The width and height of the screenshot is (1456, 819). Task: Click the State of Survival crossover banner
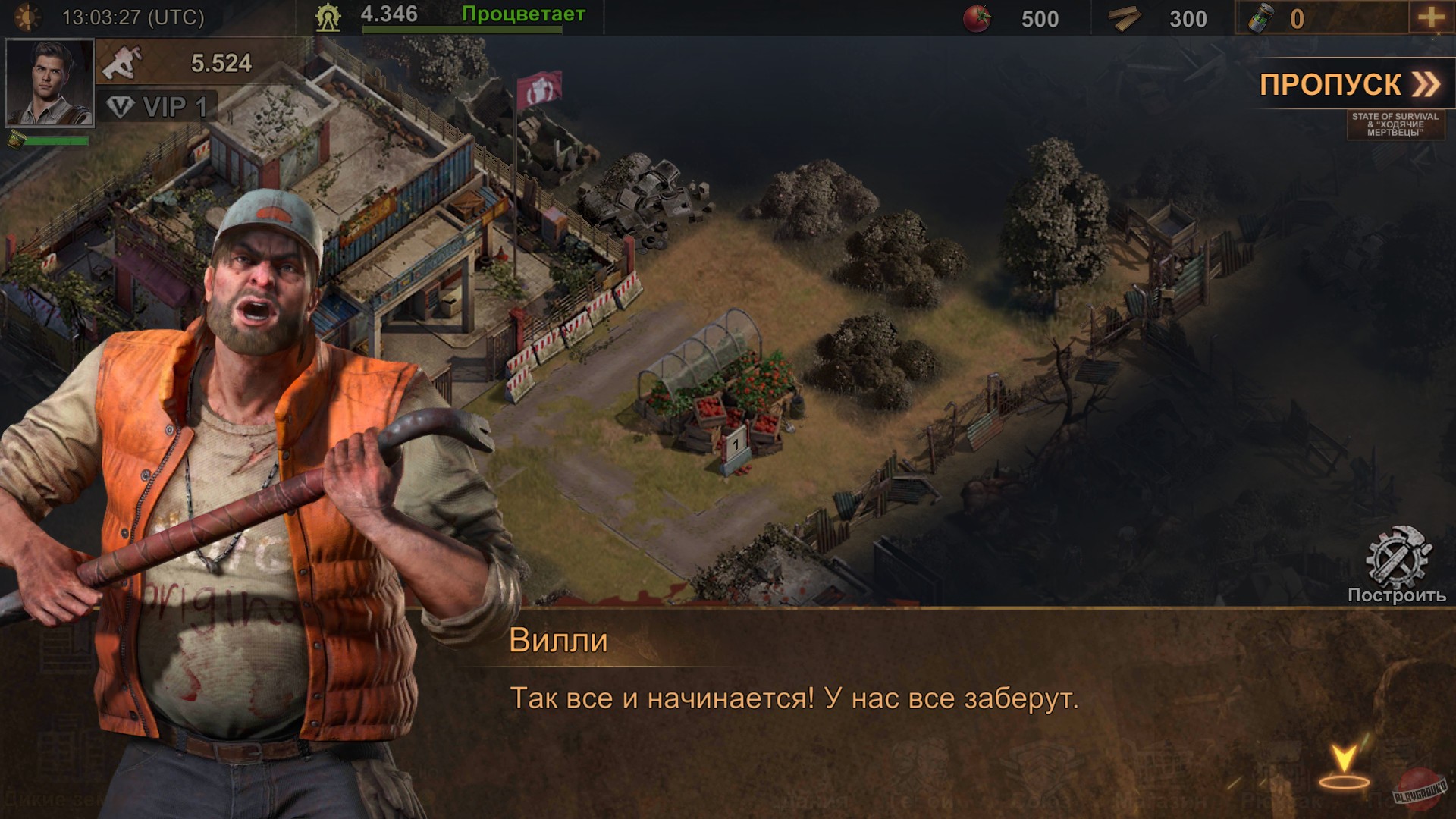coord(1395,123)
